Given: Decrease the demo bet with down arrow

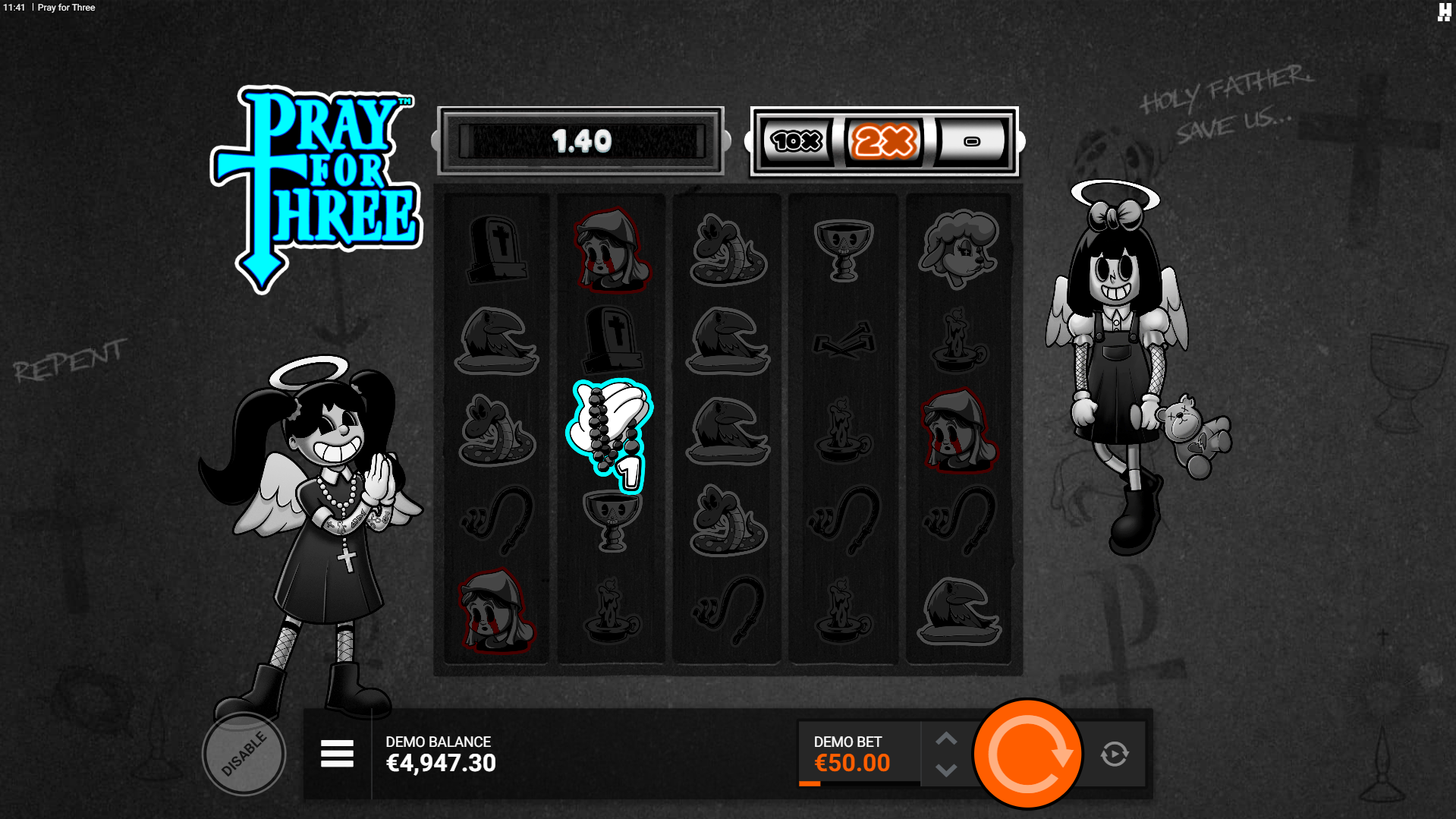Looking at the screenshot, I should pyautogui.click(x=946, y=770).
